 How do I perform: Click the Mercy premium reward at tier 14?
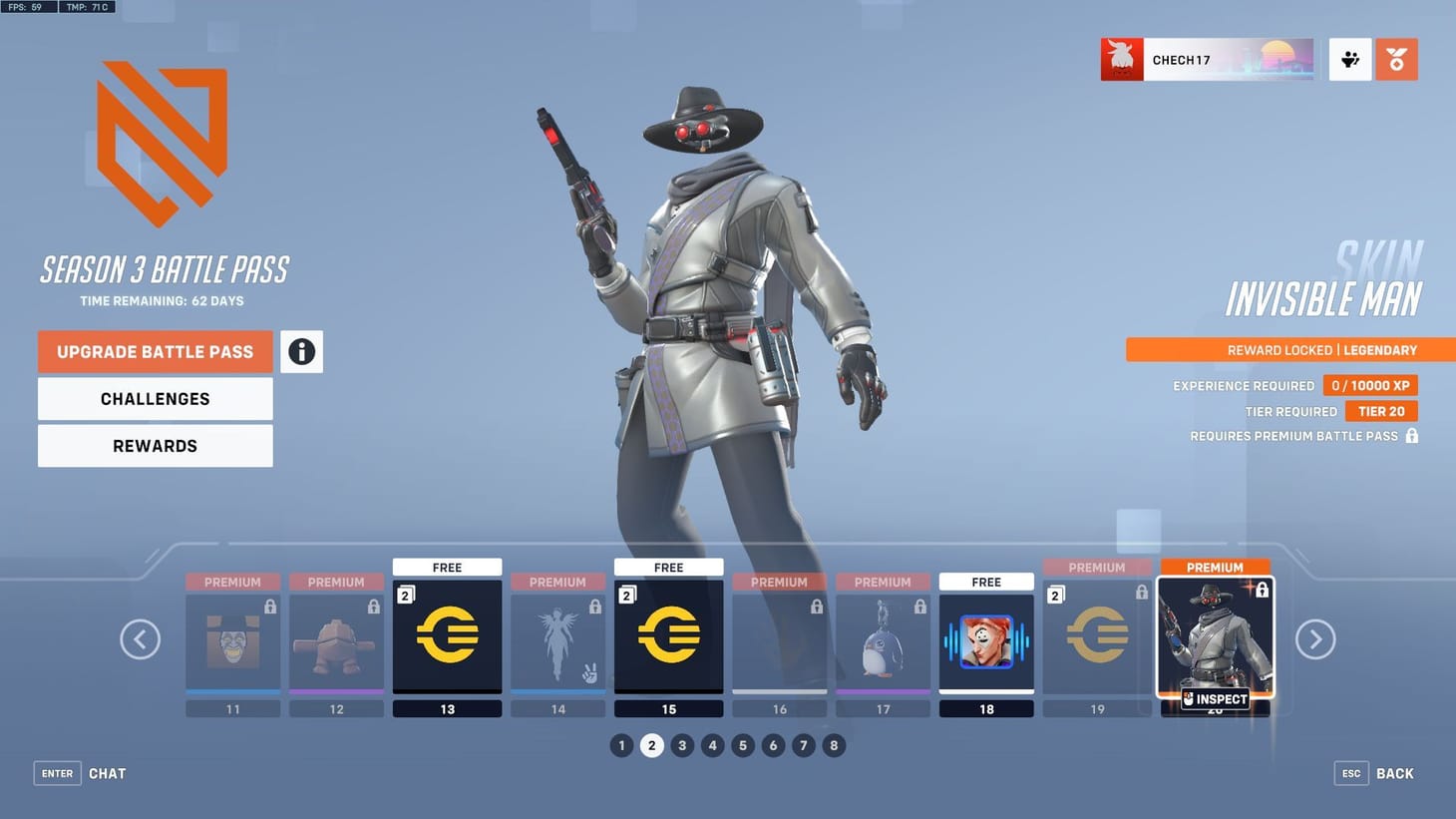pyautogui.click(x=557, y=638)
